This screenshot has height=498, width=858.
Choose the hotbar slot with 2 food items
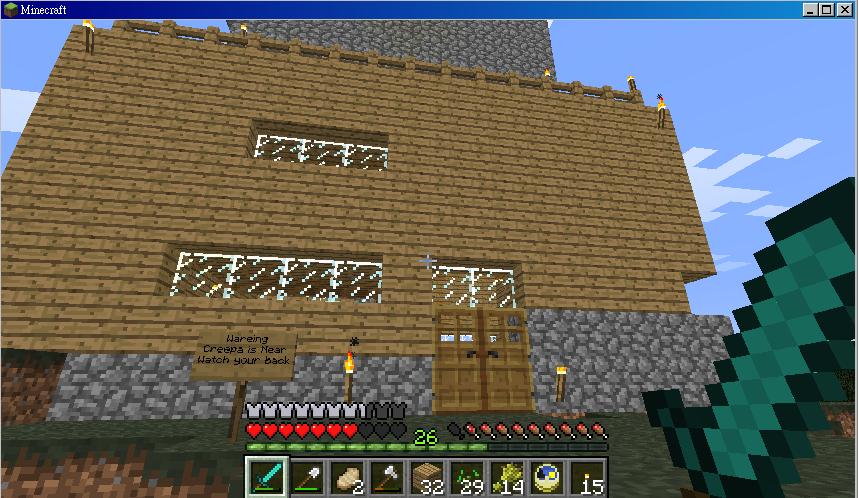tap(347, 478)
